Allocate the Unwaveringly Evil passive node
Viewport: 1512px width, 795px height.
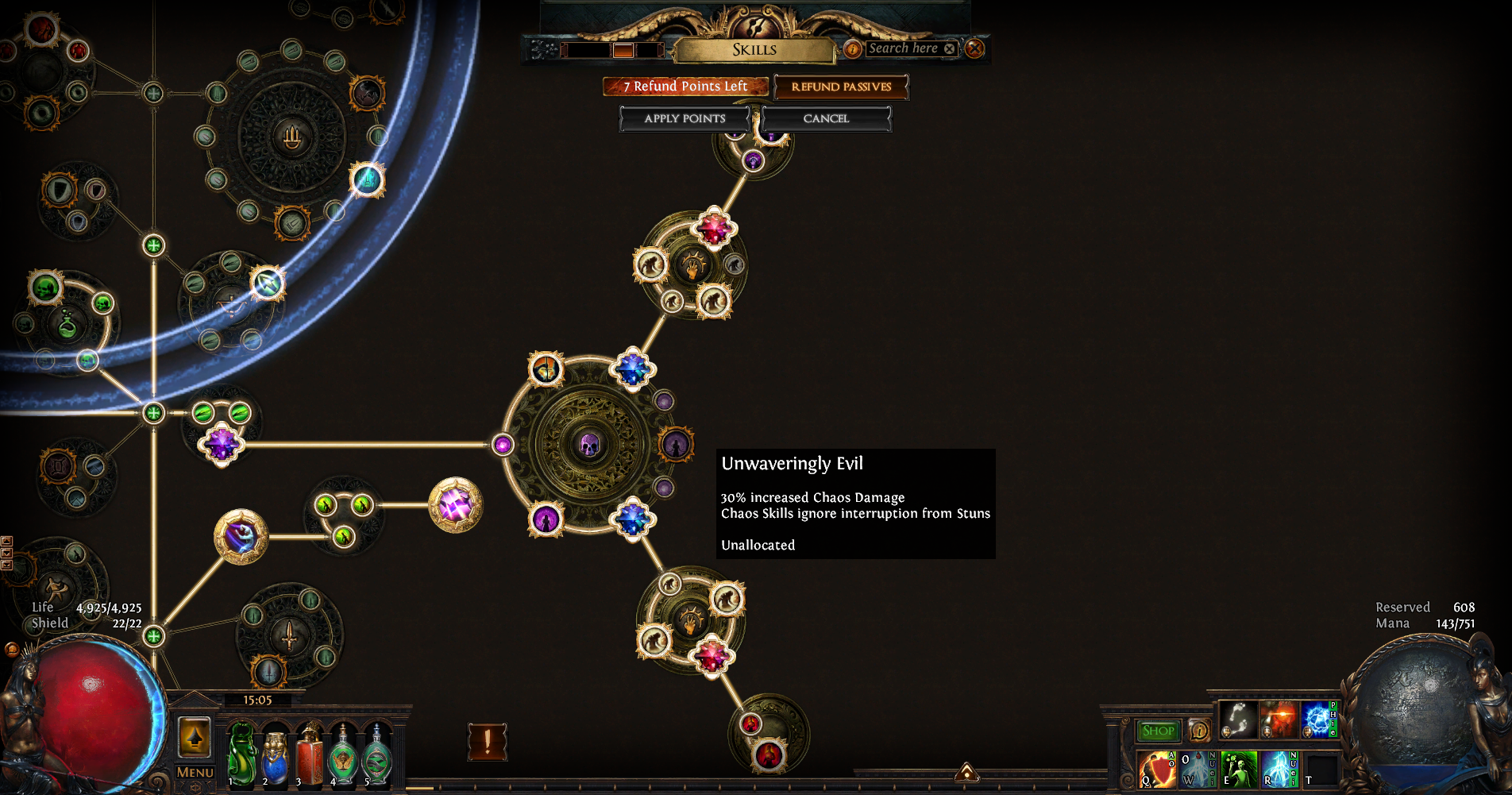(677, 446)
